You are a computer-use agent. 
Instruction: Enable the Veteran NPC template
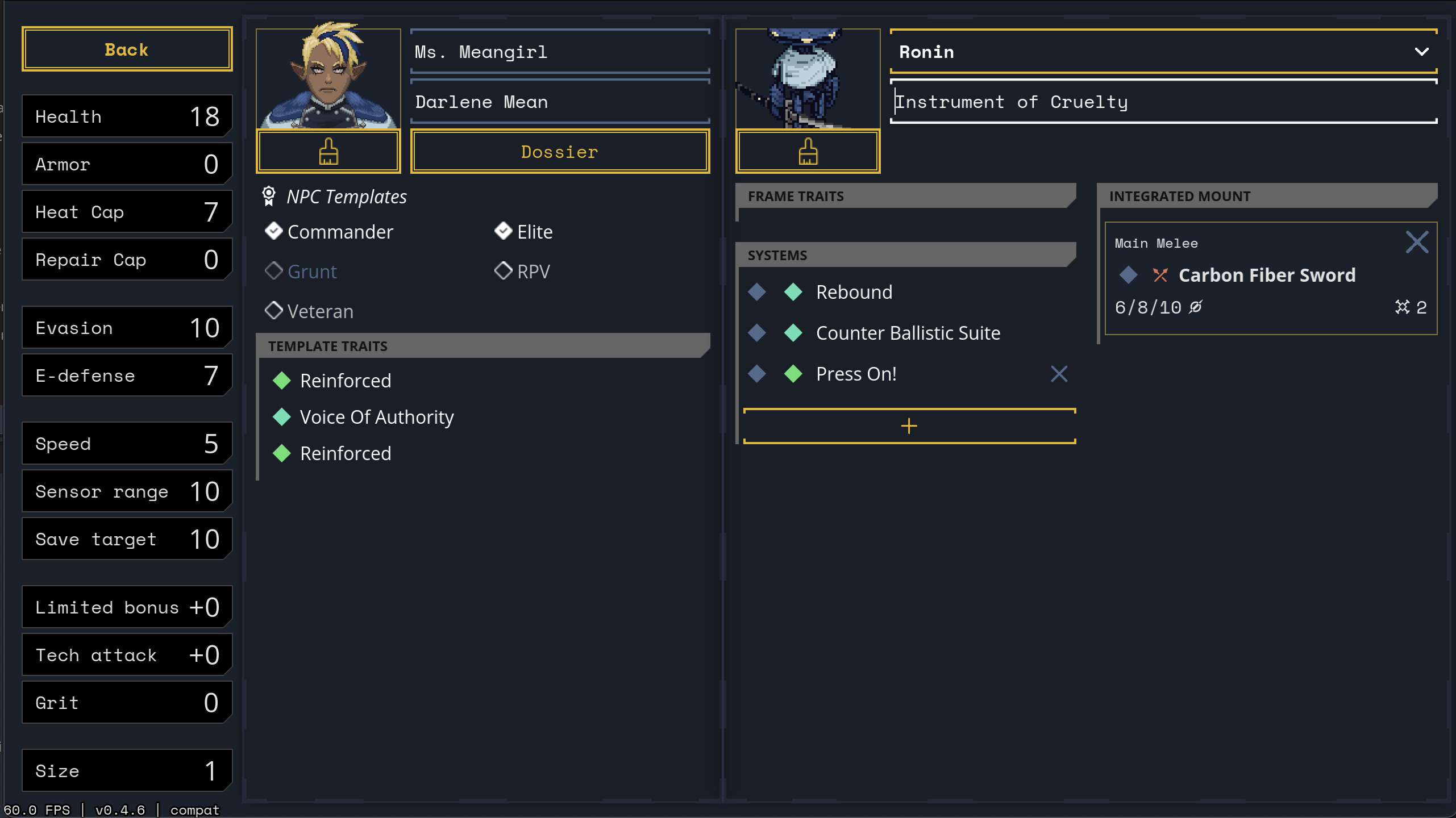pyautogui.click(x=274, y=310)
